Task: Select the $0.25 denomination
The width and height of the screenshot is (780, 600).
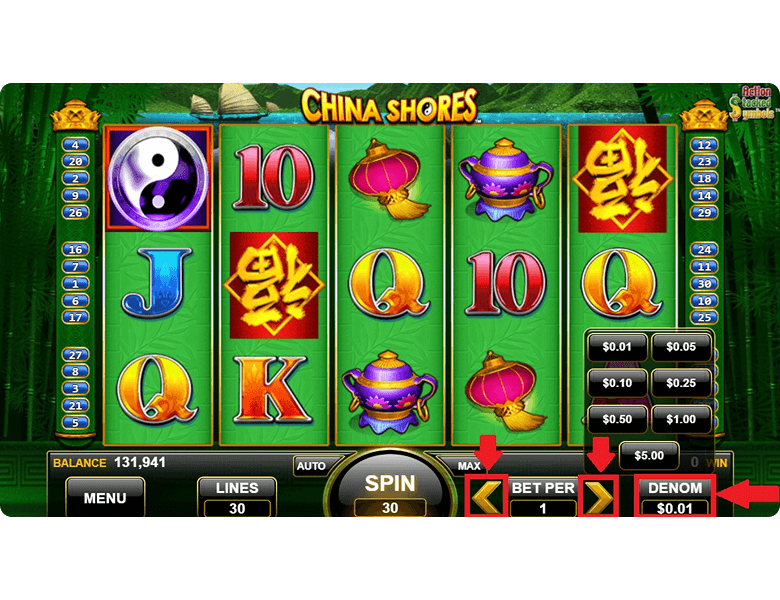Action: (x=681, y=383)
